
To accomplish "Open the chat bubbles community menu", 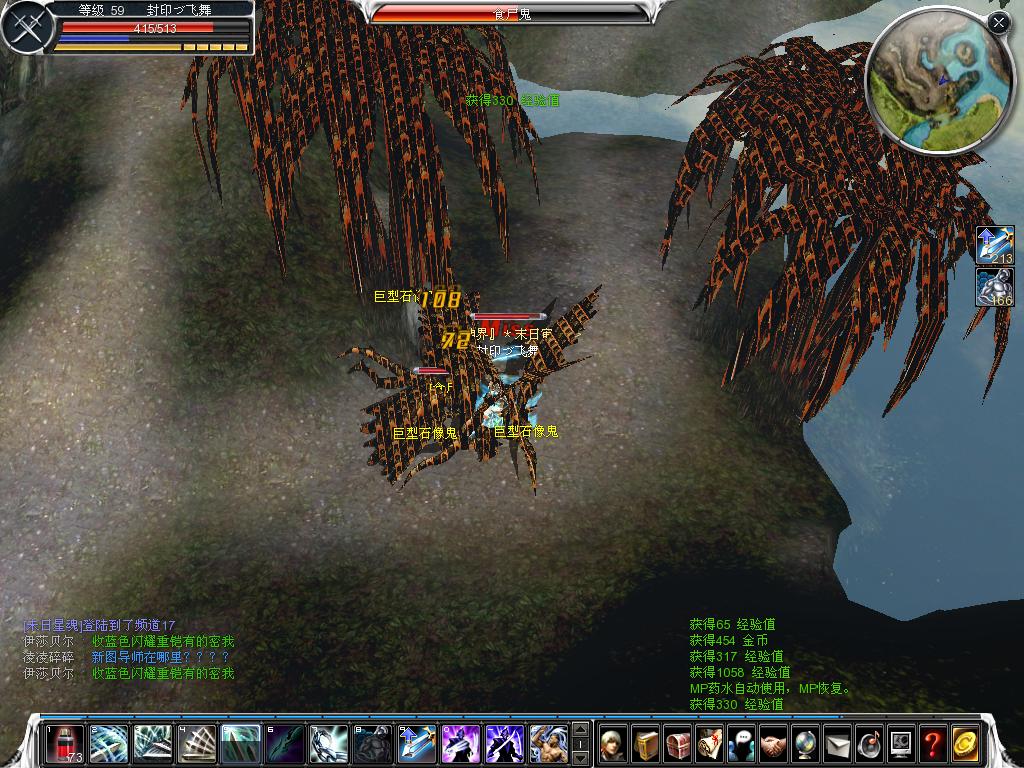I will 742,744.
